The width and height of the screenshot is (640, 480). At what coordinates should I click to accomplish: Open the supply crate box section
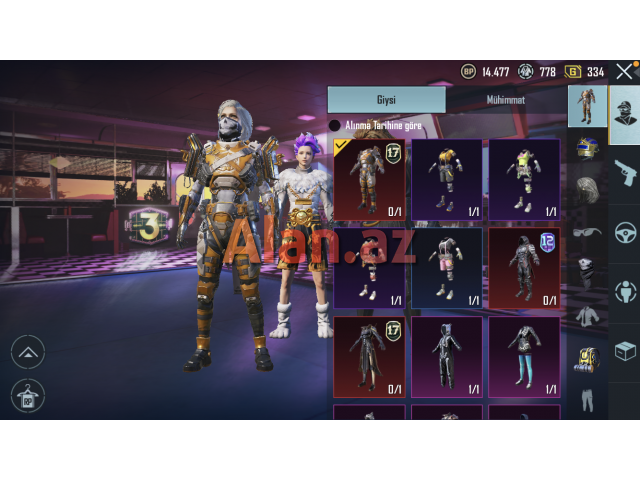(x=625, y=351)
